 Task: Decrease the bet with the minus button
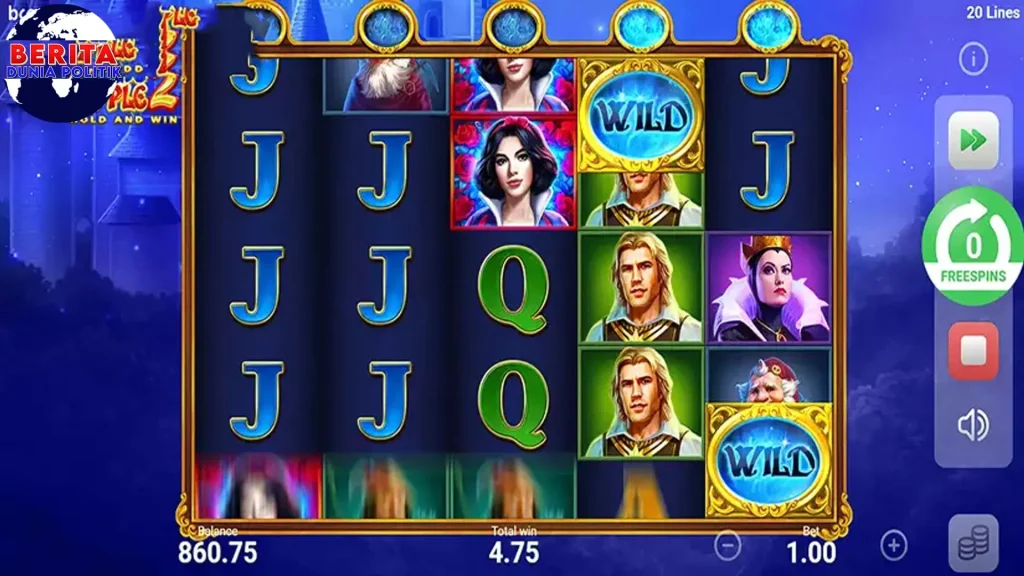729,545
